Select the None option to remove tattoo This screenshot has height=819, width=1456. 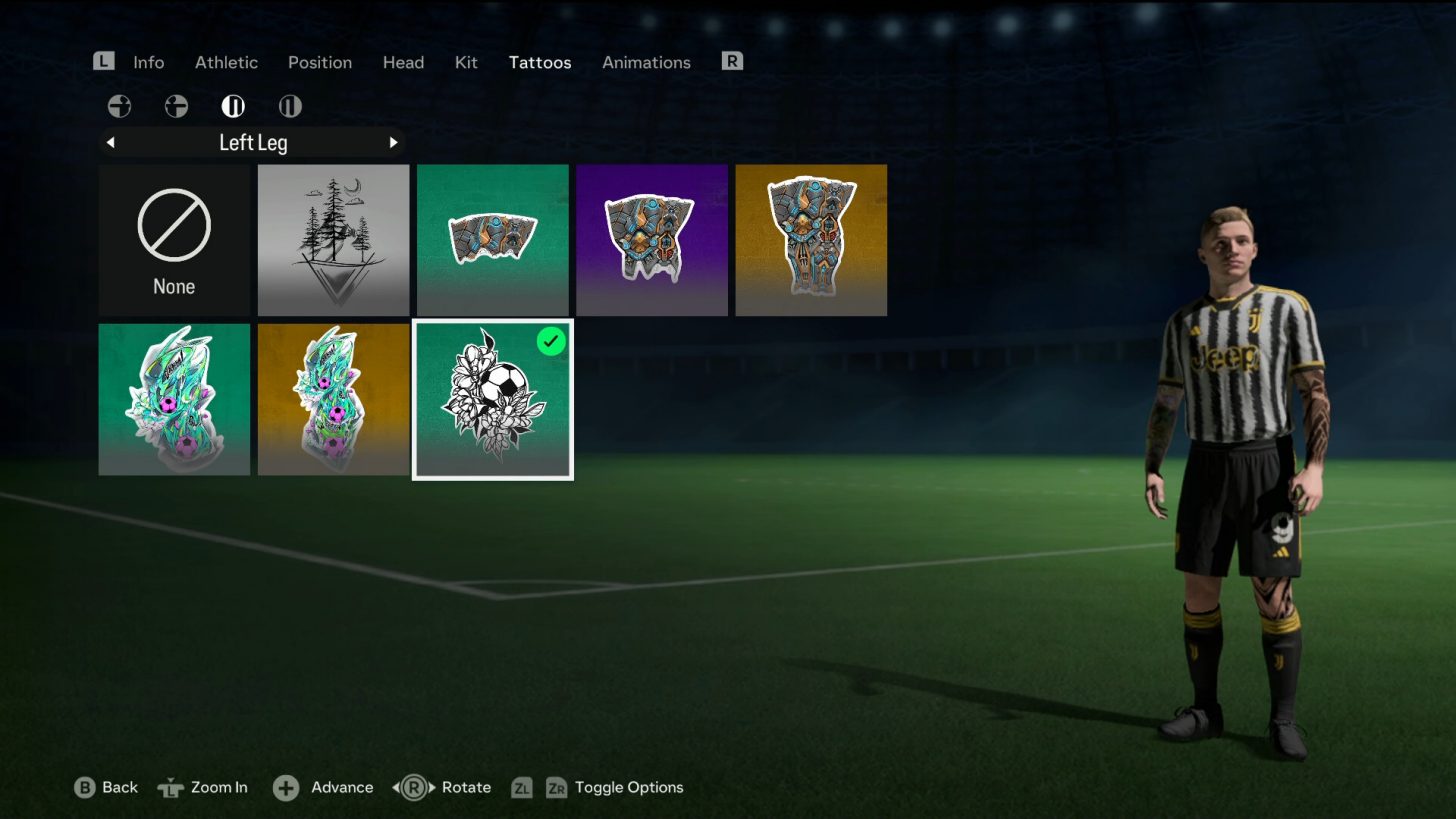coord(174,240)
